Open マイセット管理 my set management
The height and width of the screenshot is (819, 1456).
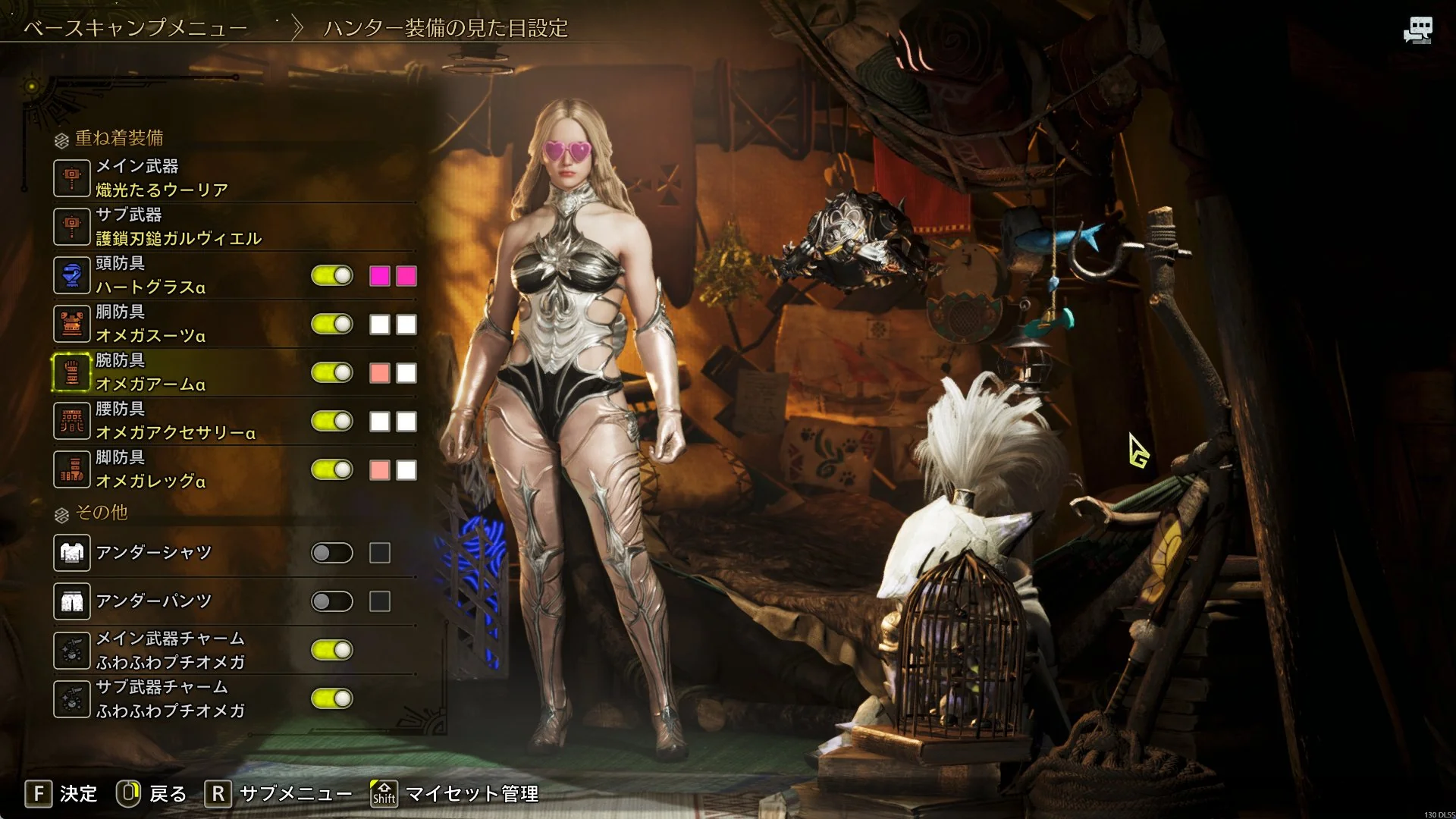pos(455,794)
